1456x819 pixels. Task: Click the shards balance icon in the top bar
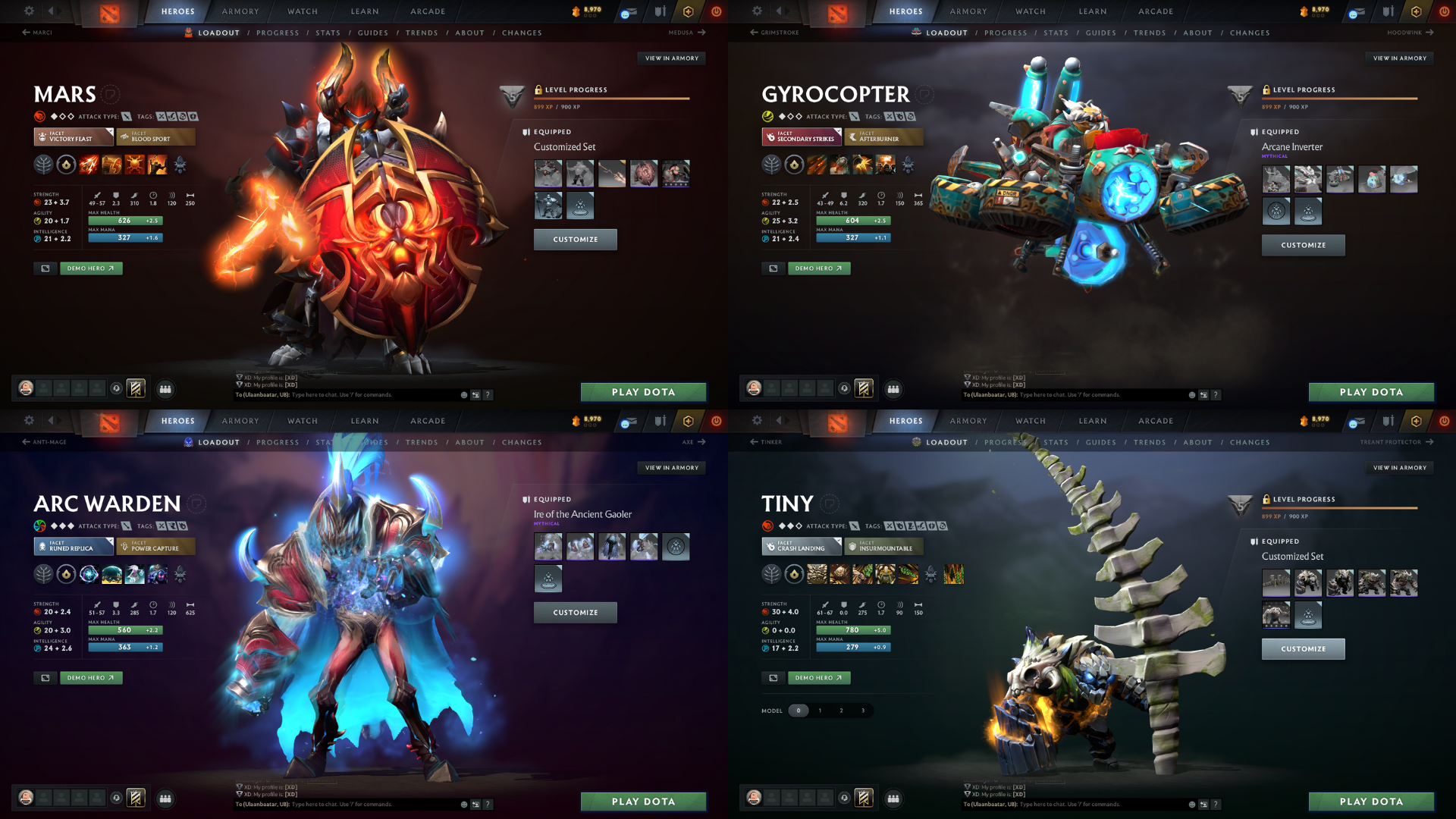click(578, 10)
